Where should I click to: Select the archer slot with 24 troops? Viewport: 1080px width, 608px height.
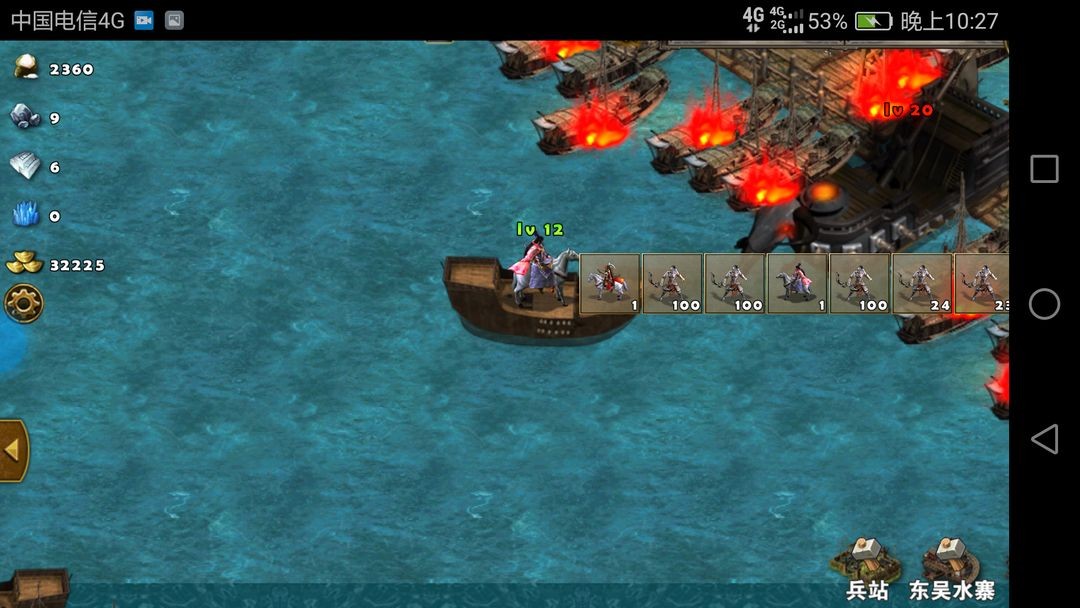click(x=921, y=284)
